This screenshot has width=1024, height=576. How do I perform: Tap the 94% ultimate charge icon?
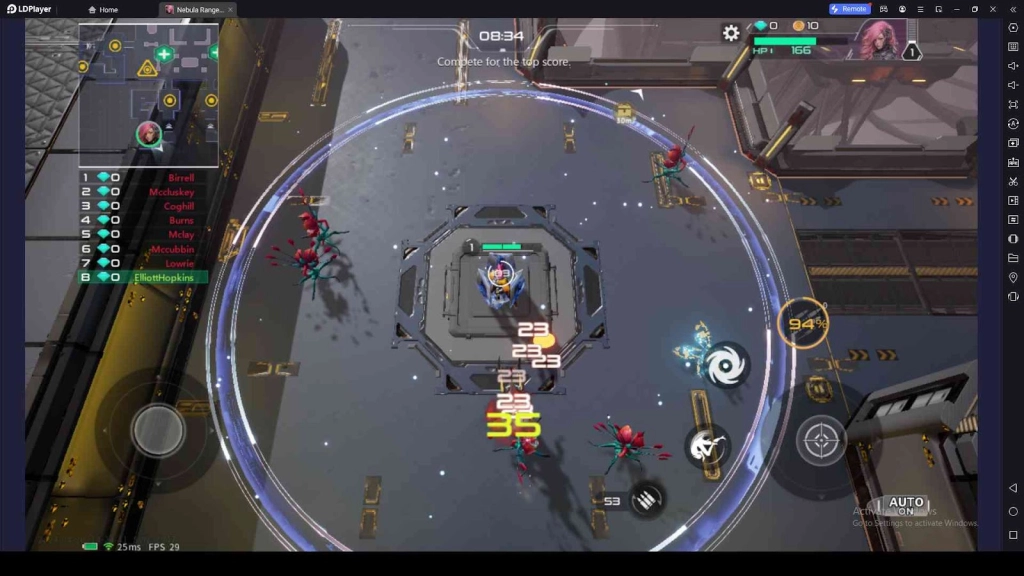pyautogui.click(x=803, y=323)
